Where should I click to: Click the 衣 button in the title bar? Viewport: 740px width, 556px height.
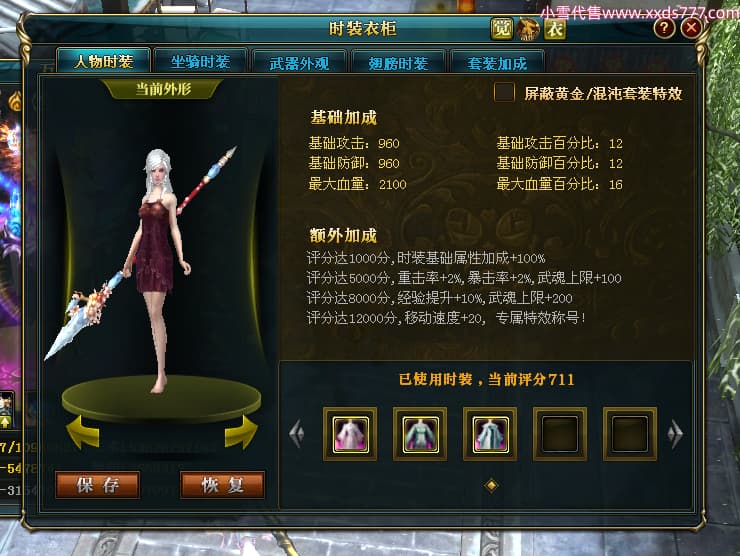[x=554, y=29]
